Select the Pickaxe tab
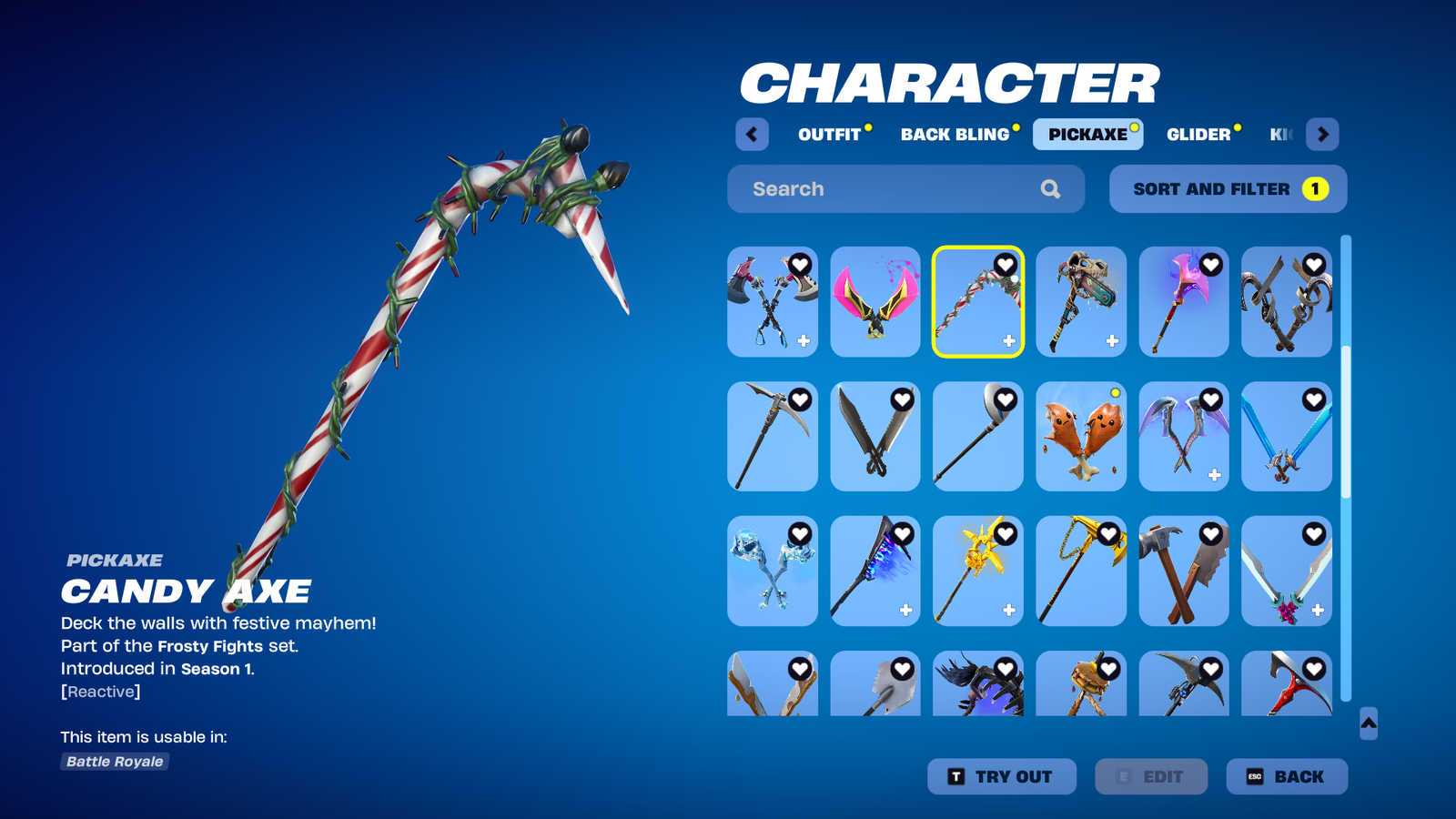The width and height of the screenshot is (1456, 819). pyautogui.click(x=1087, y=135)
